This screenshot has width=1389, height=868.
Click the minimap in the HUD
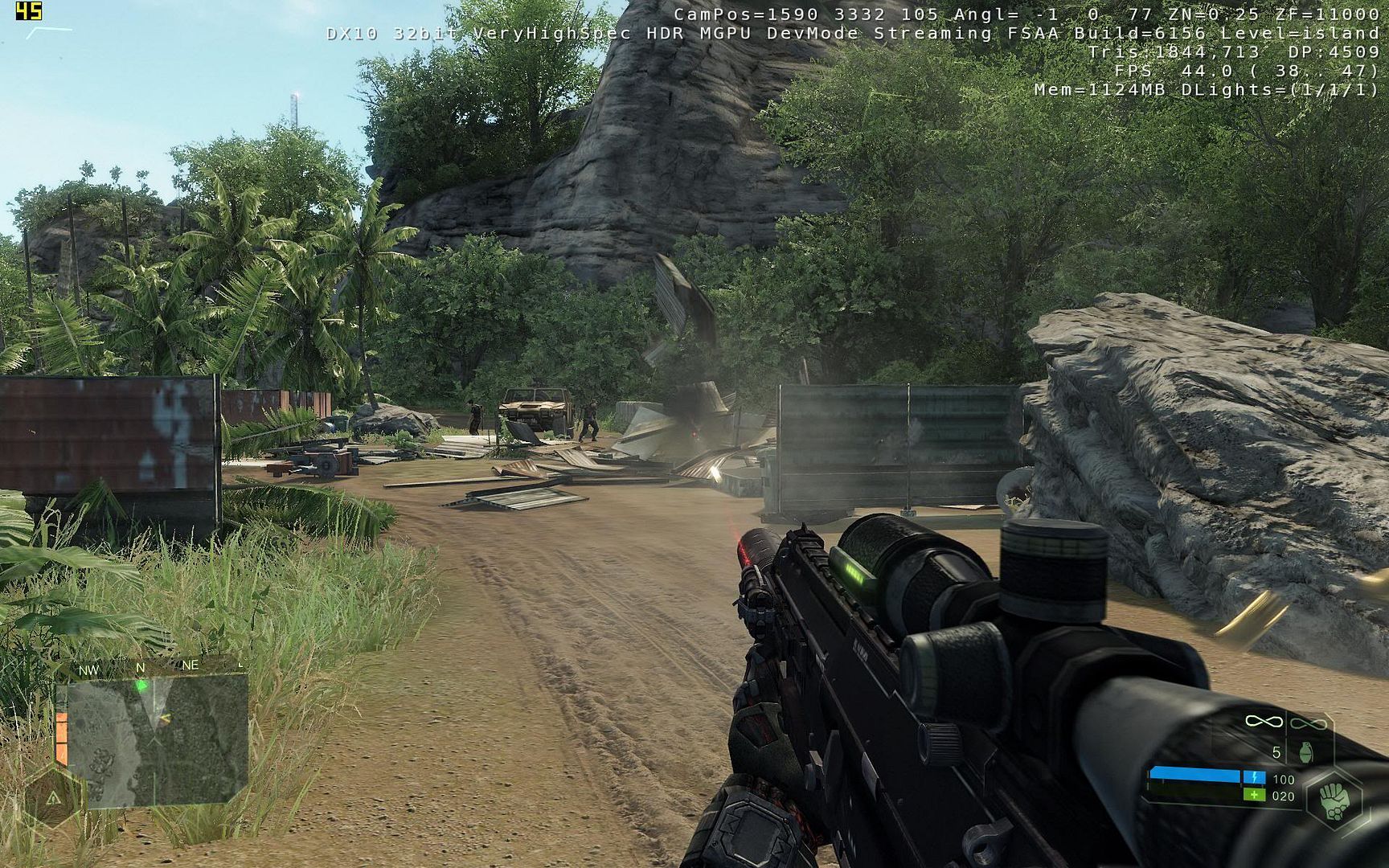[x=157, y=739]
